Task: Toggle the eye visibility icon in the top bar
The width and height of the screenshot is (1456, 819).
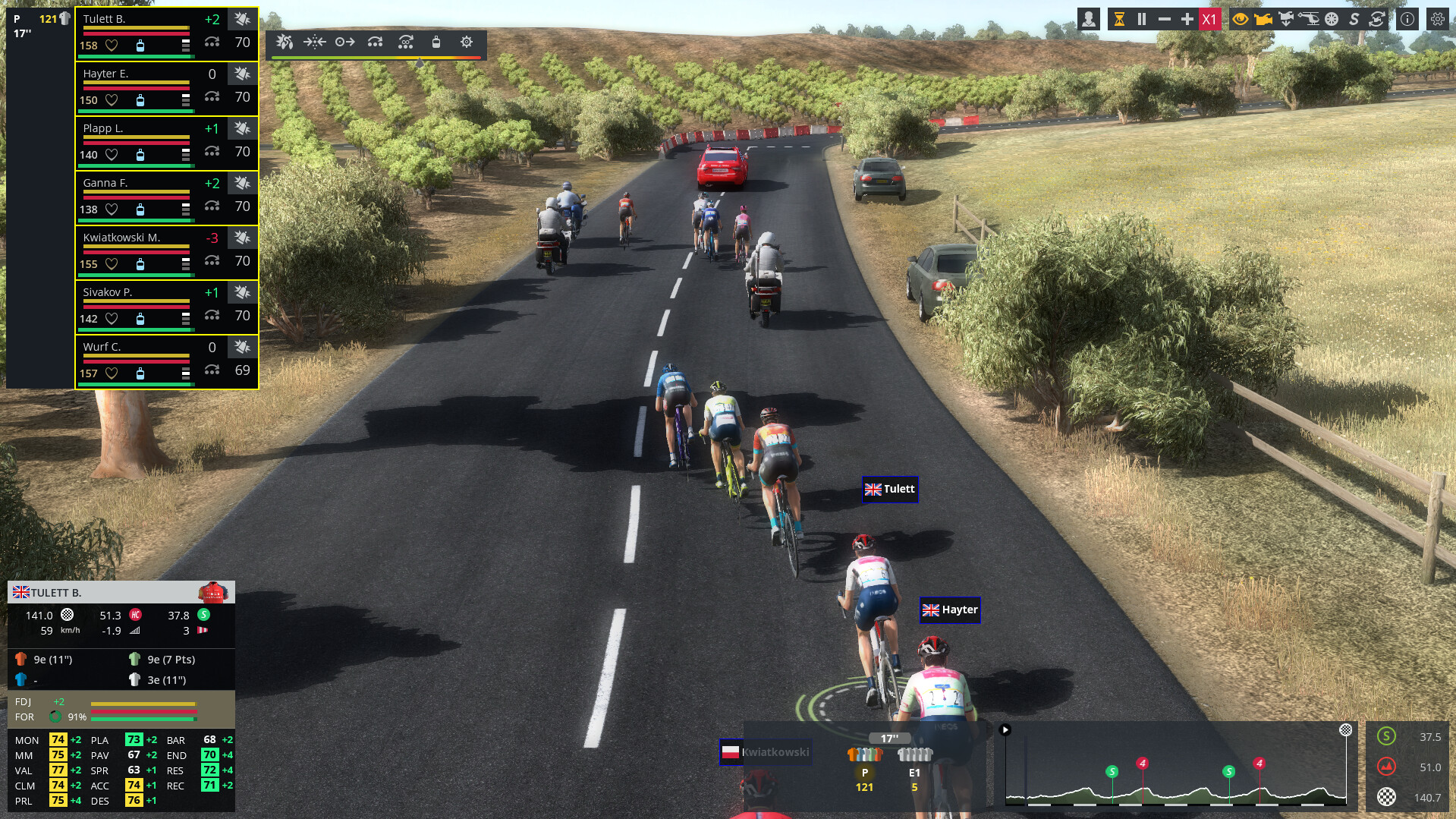Action: (1241, 19)
